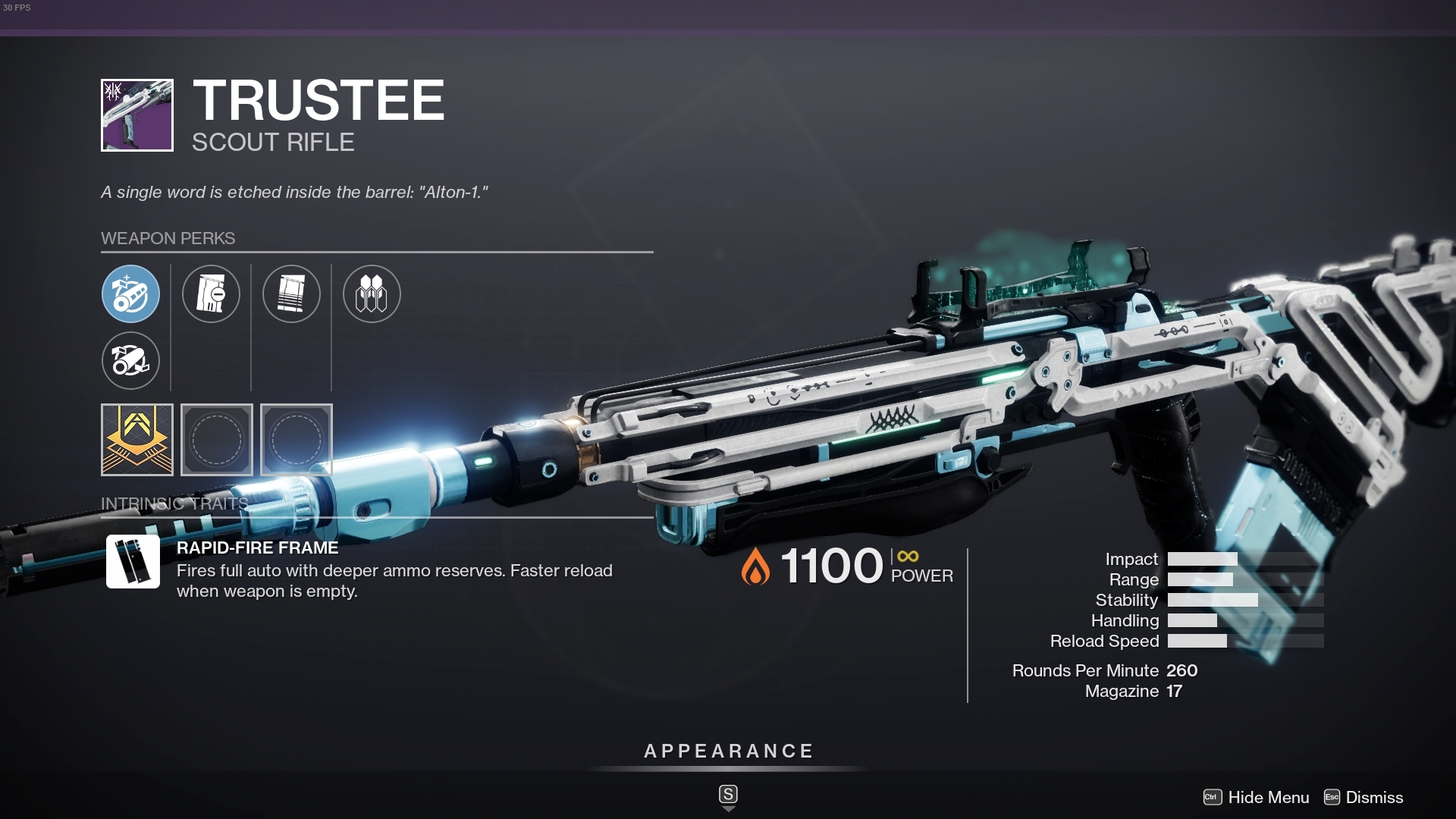Click the Ctrl key icon beside Hide Menu

pos(1213,798)
